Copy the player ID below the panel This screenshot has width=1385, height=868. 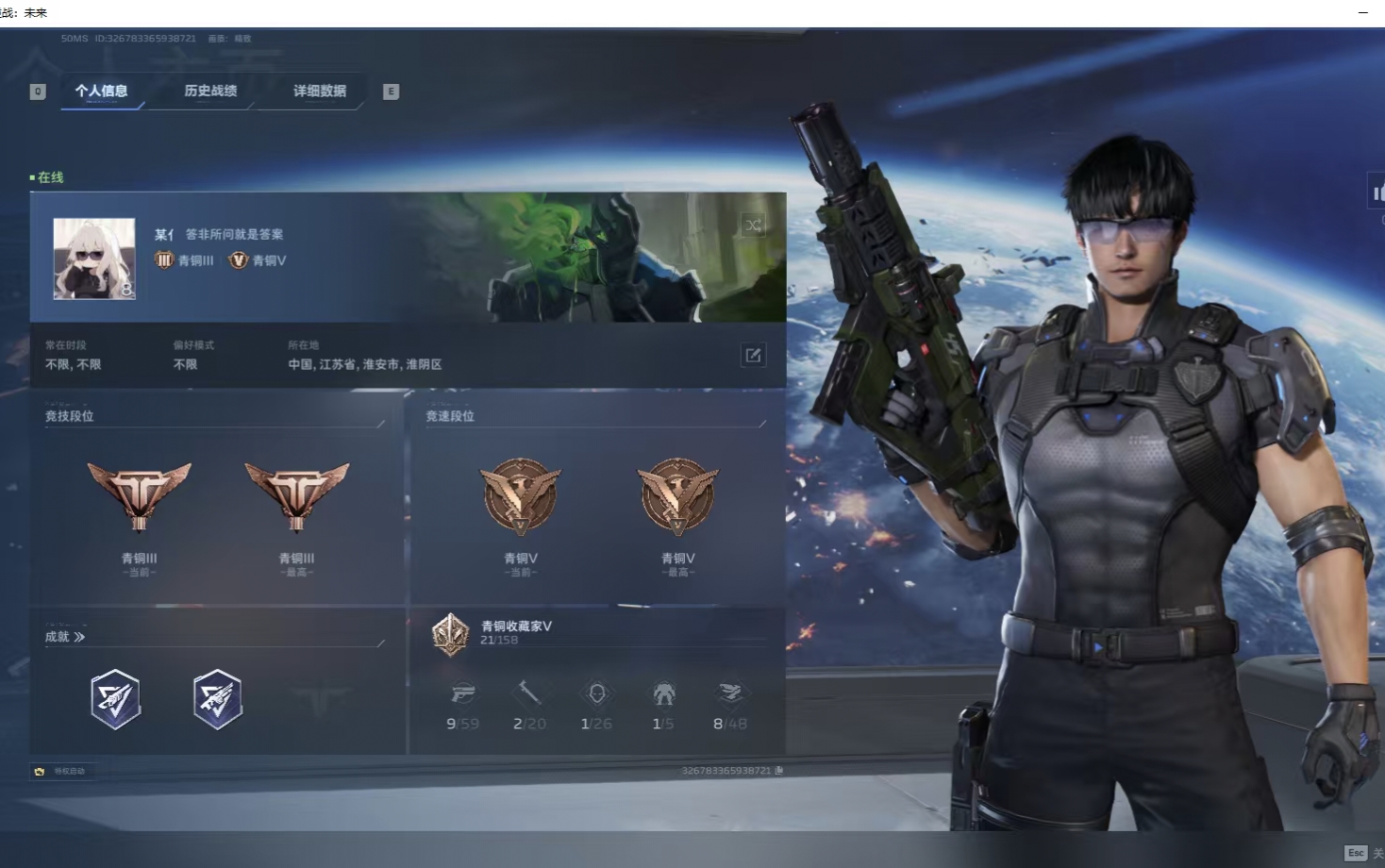coord(778,771)
